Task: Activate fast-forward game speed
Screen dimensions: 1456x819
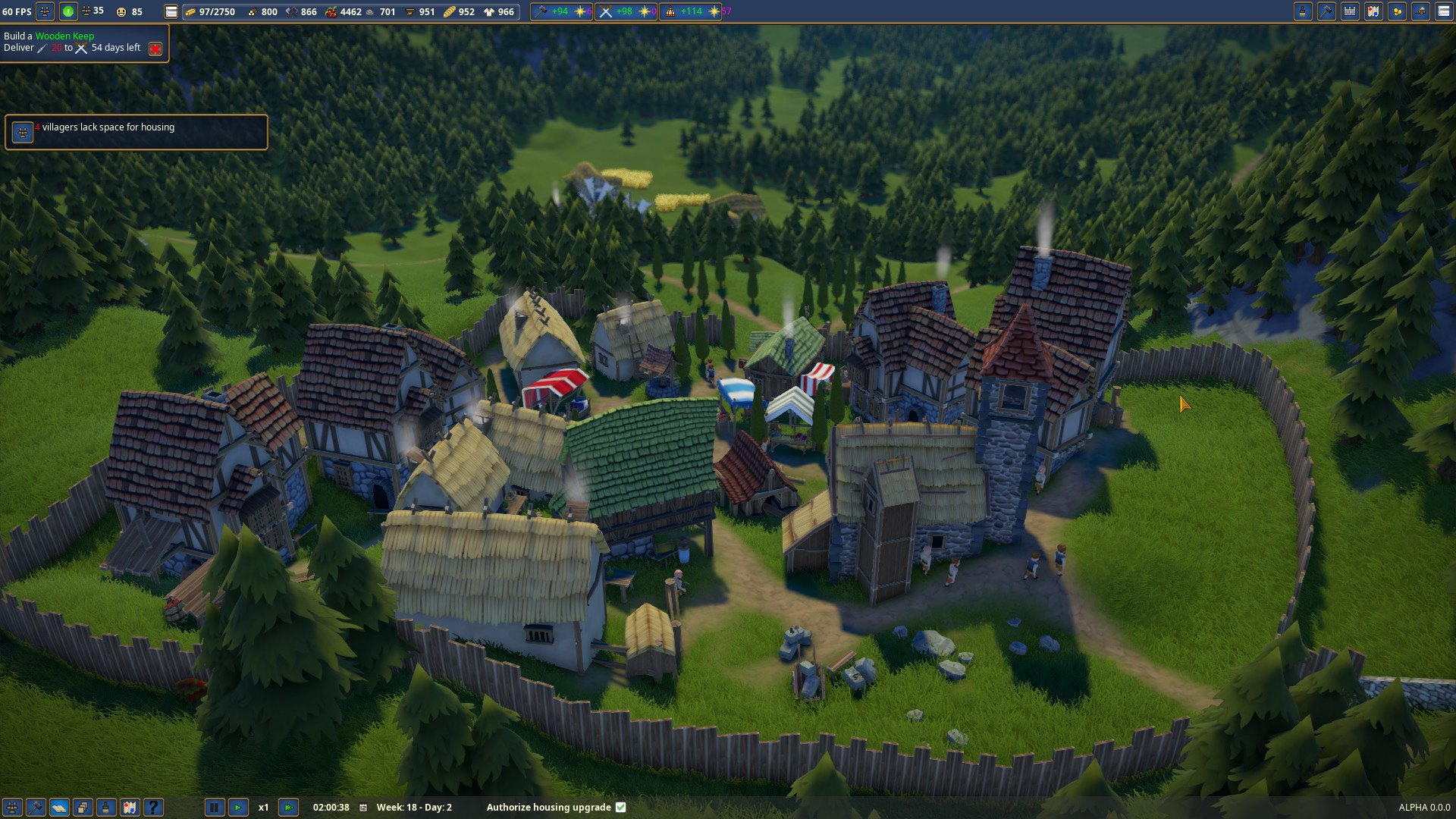Action: pyautogui.click(x=288, y=808)
